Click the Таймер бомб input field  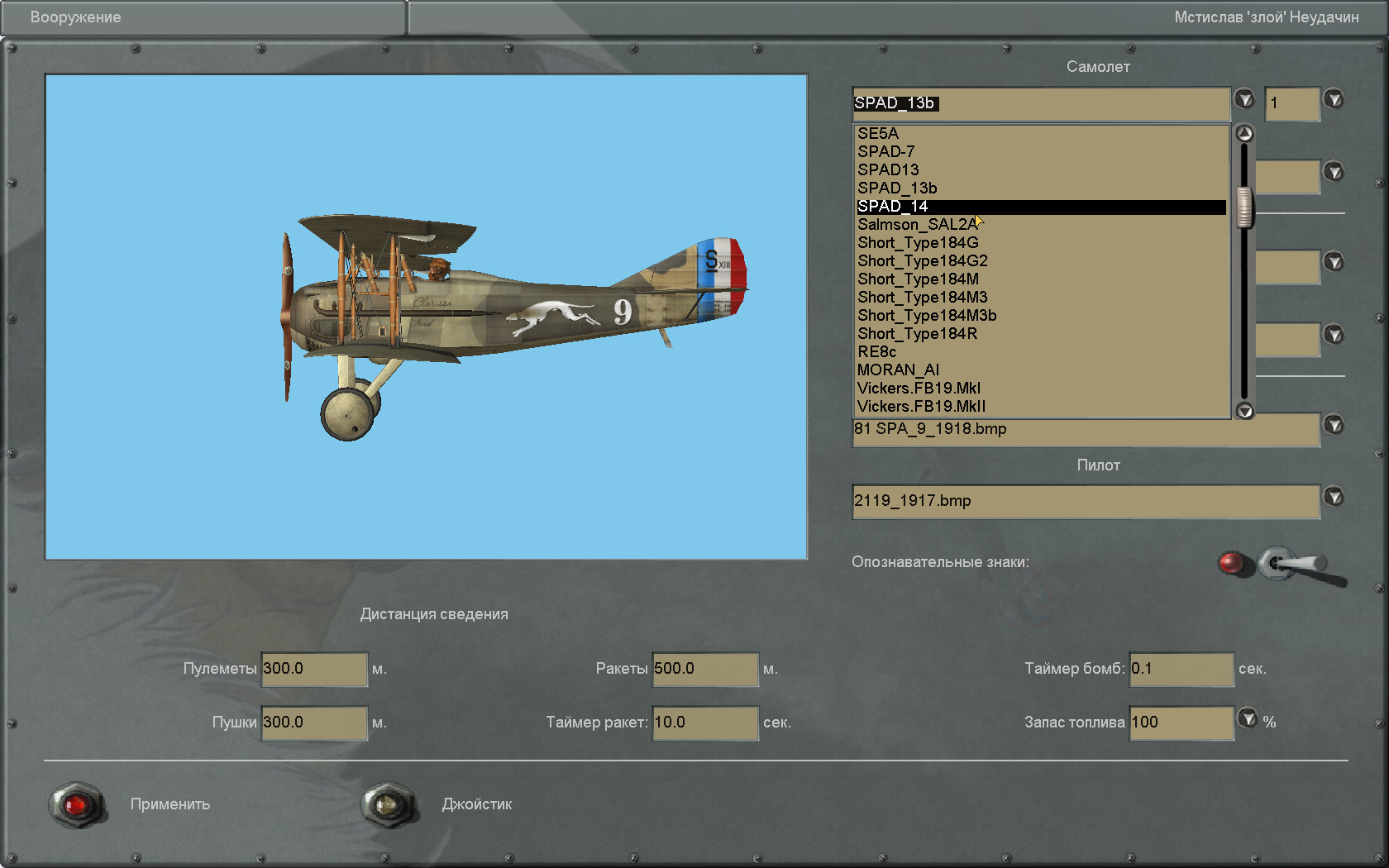(x=1181, y=669)
